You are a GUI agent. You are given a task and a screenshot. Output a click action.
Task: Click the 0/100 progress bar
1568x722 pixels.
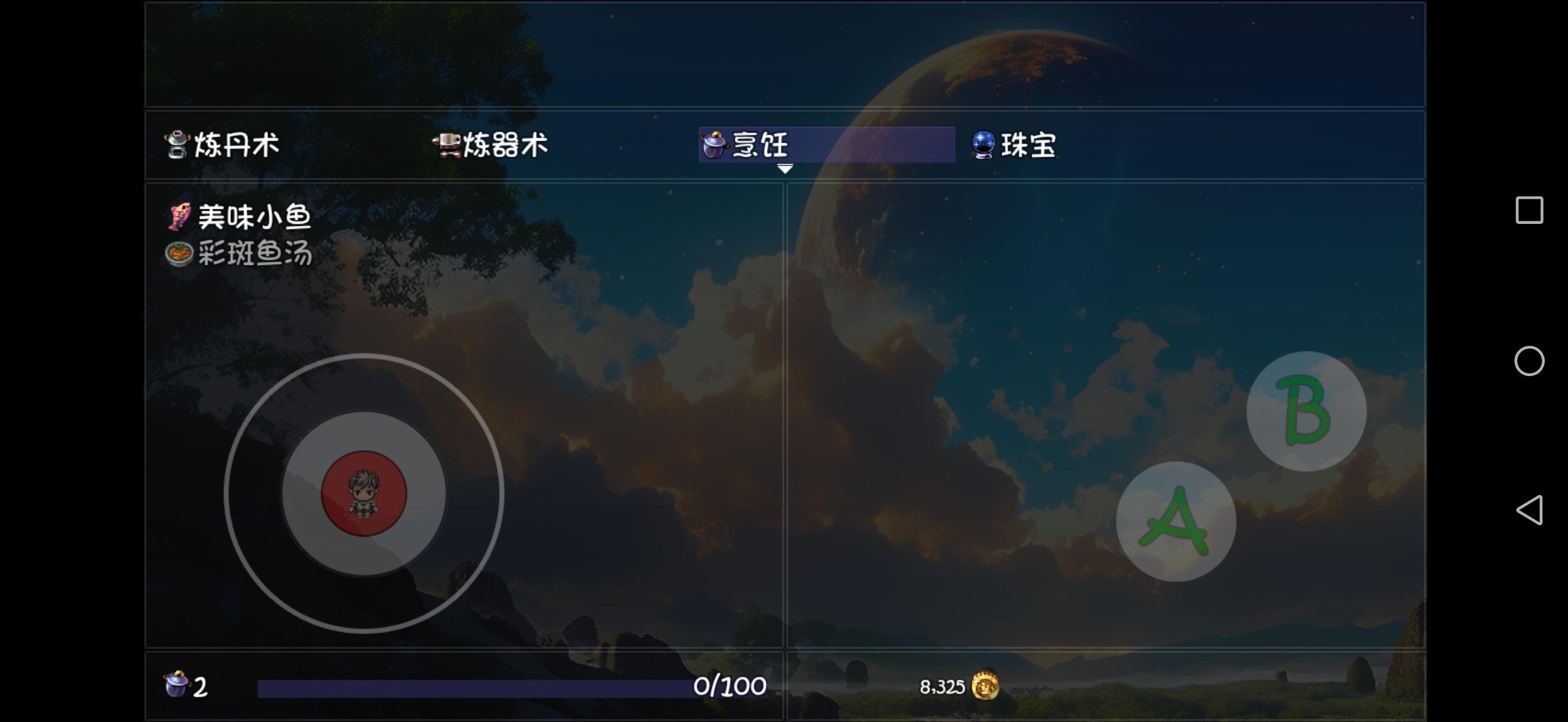[510, 686]
